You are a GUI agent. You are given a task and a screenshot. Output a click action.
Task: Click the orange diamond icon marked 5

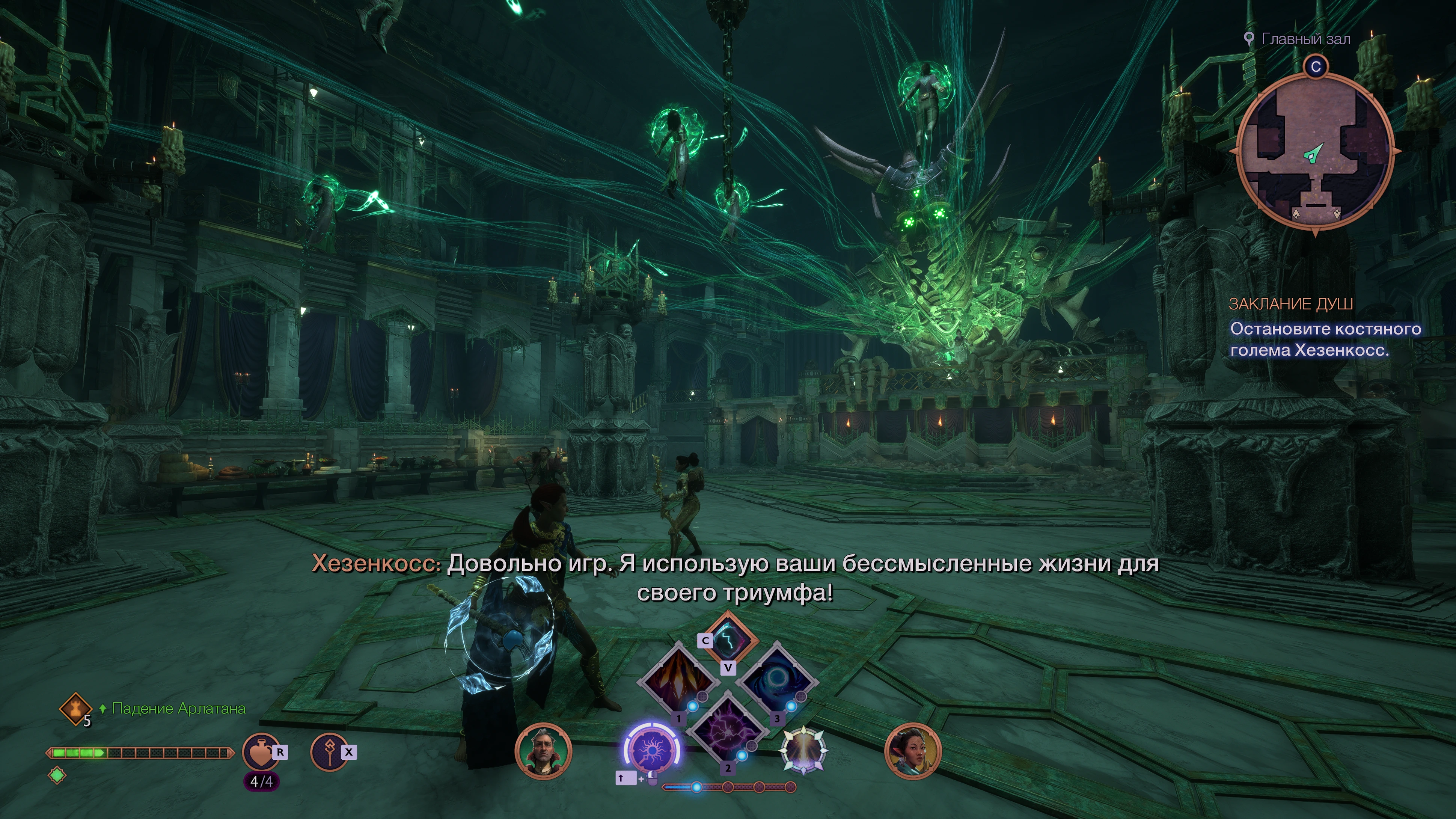coord(75,708)
